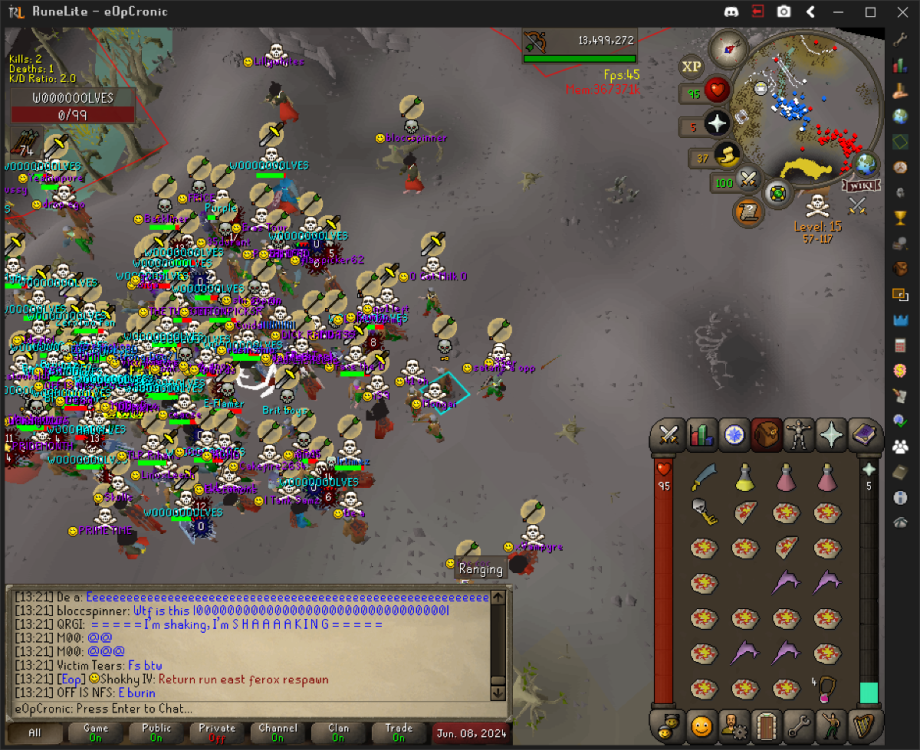Use the special attack orb
The width and height of the screenshot is (920, 750).
(749, 180)
